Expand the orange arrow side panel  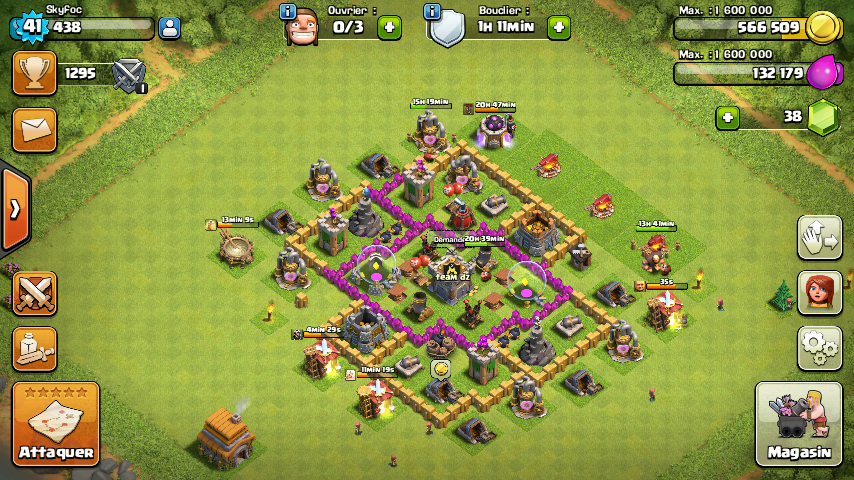(x=15, y=210)
